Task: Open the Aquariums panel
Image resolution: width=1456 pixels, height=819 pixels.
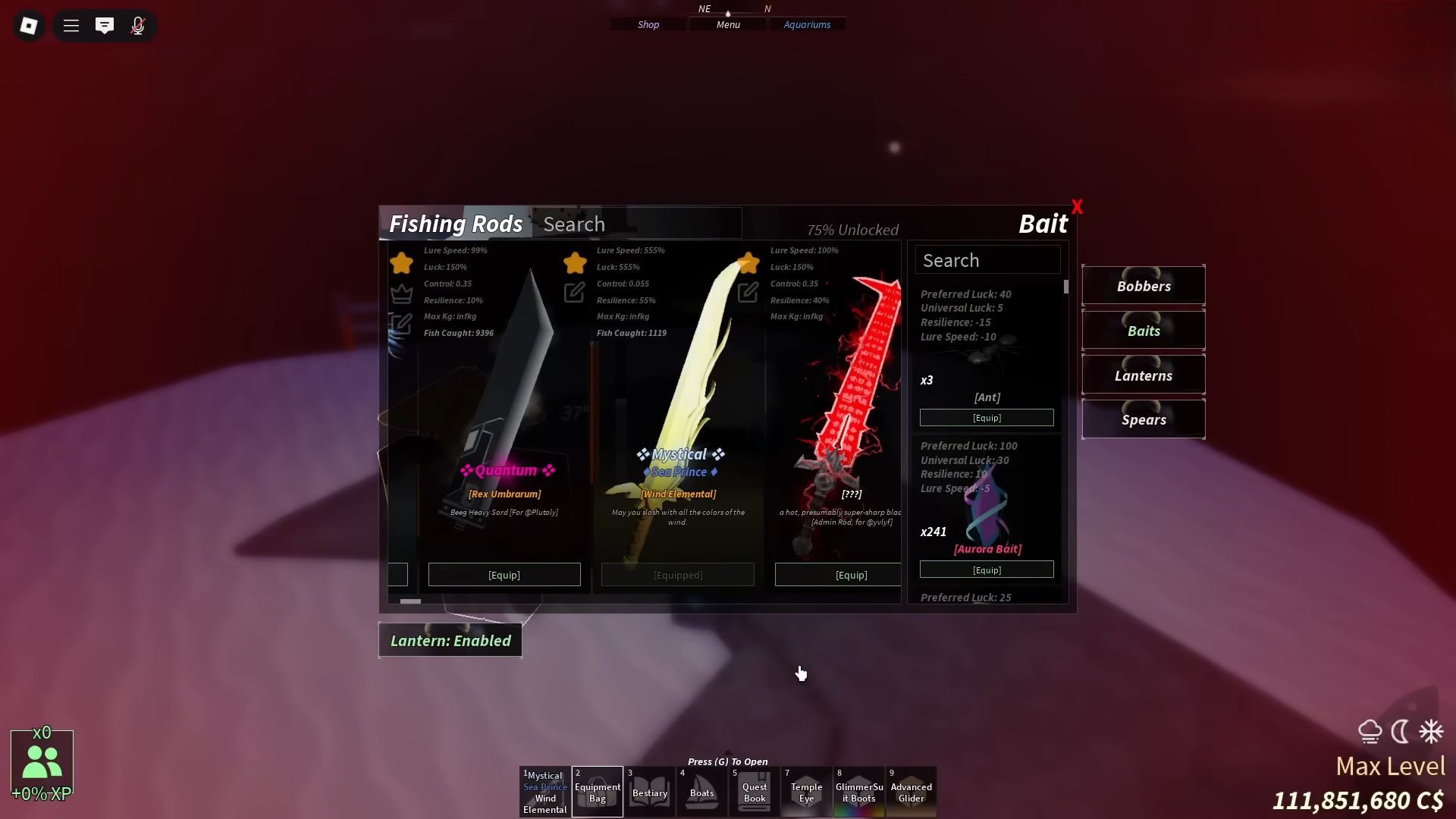Action: pos(807,25)
